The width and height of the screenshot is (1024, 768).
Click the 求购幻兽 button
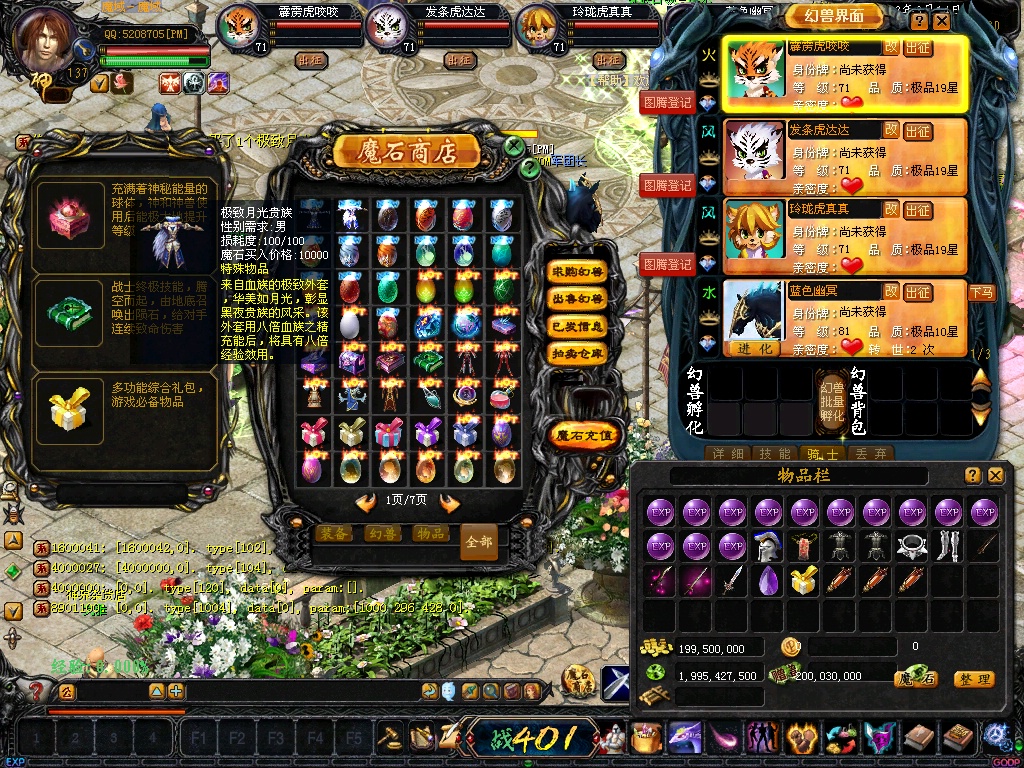pos(578,271)
